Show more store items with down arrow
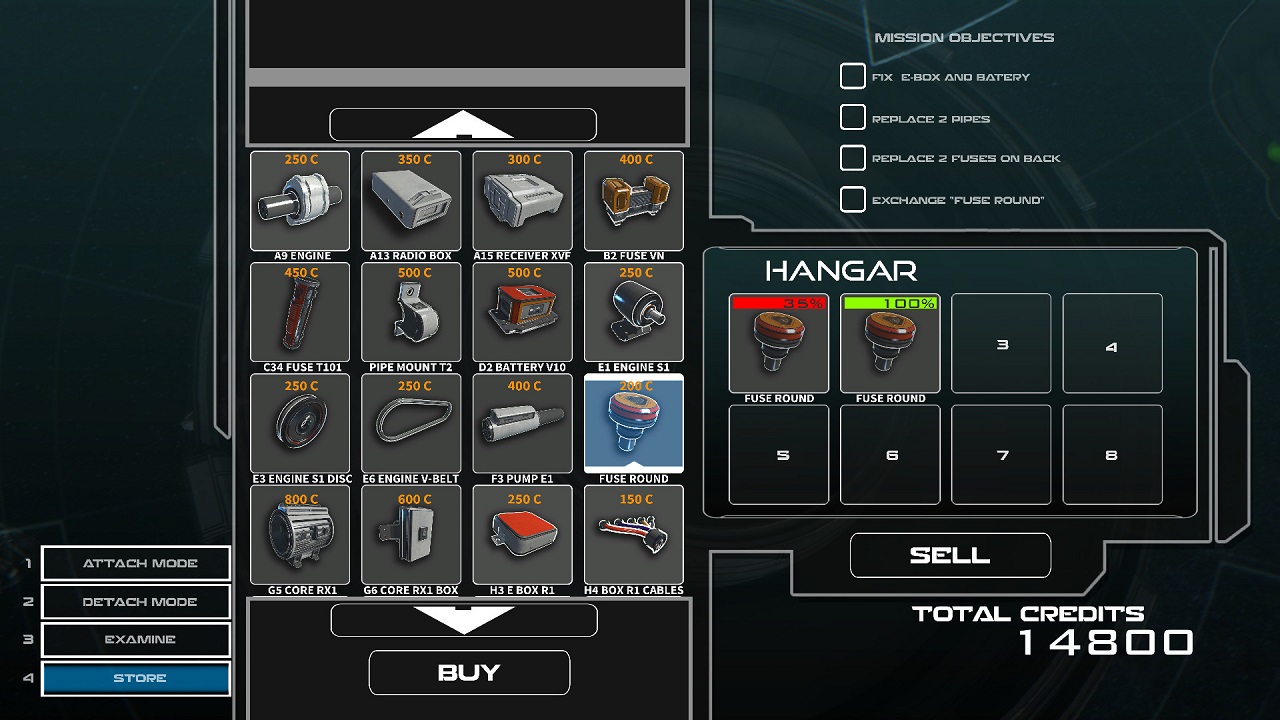 click(464, 620)
